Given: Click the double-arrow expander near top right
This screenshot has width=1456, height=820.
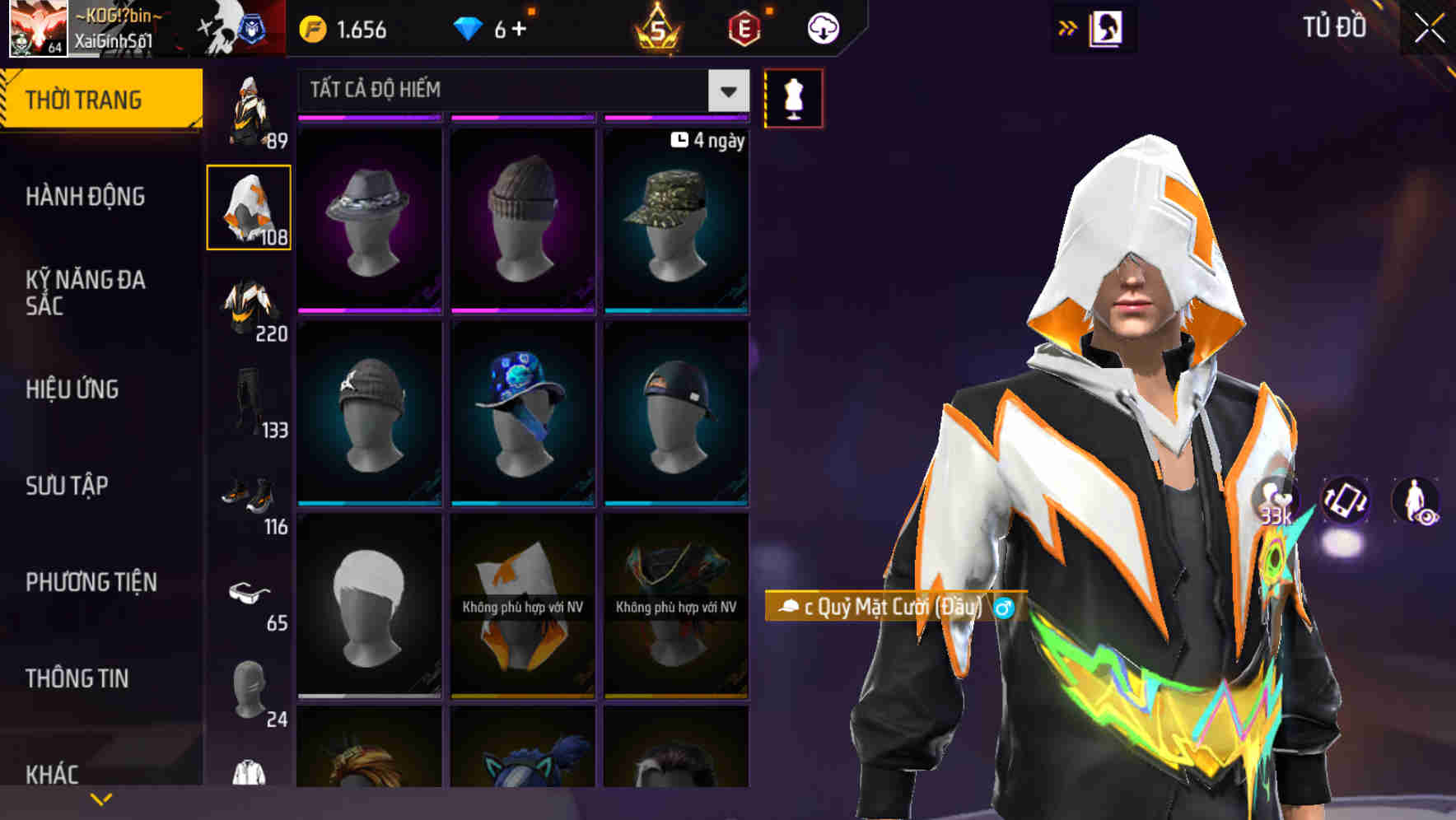Looking at the screenshot, I should coord(1068,27).
